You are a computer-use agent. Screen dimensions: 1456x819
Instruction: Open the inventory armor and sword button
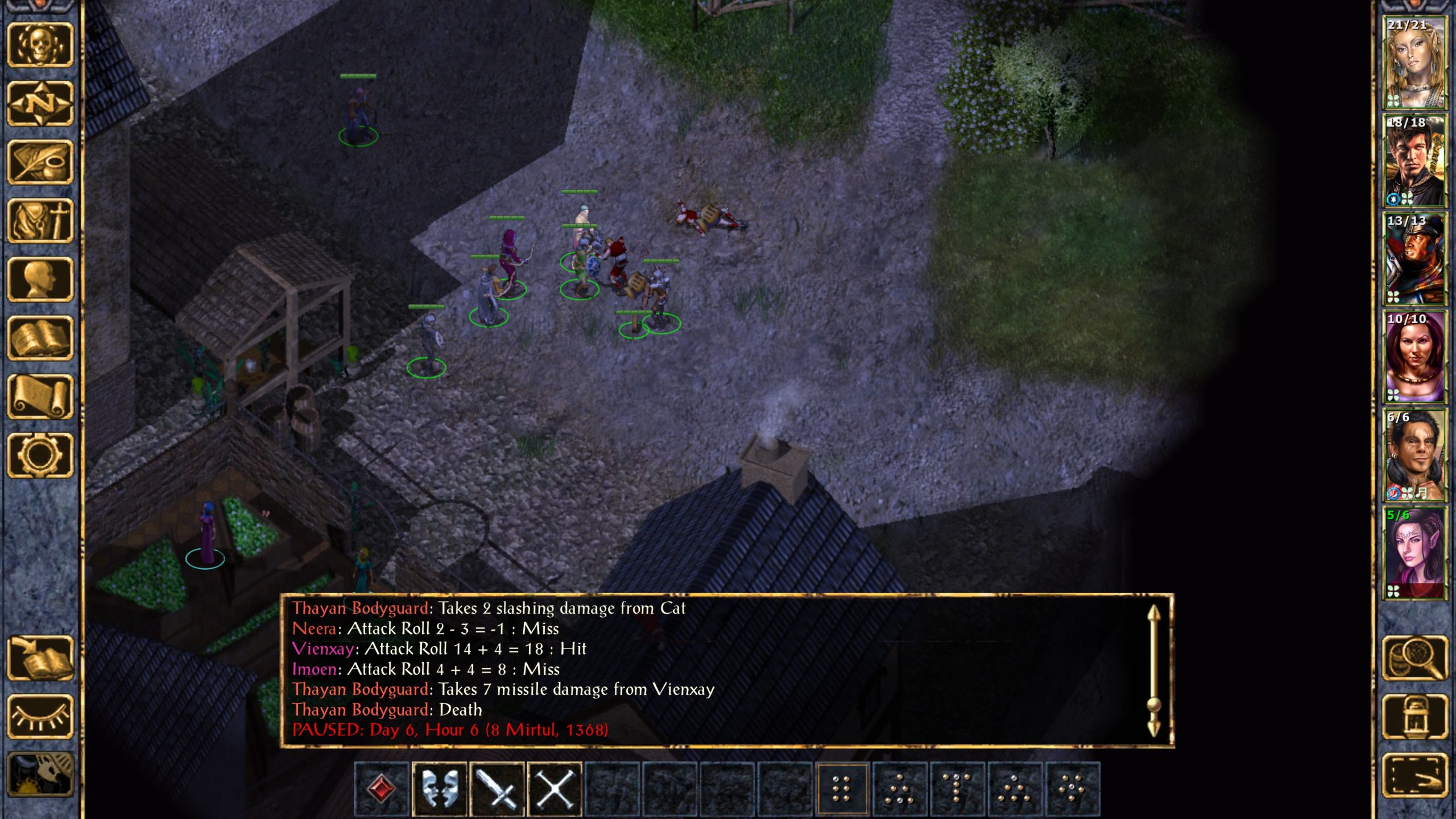pos(40,221)
